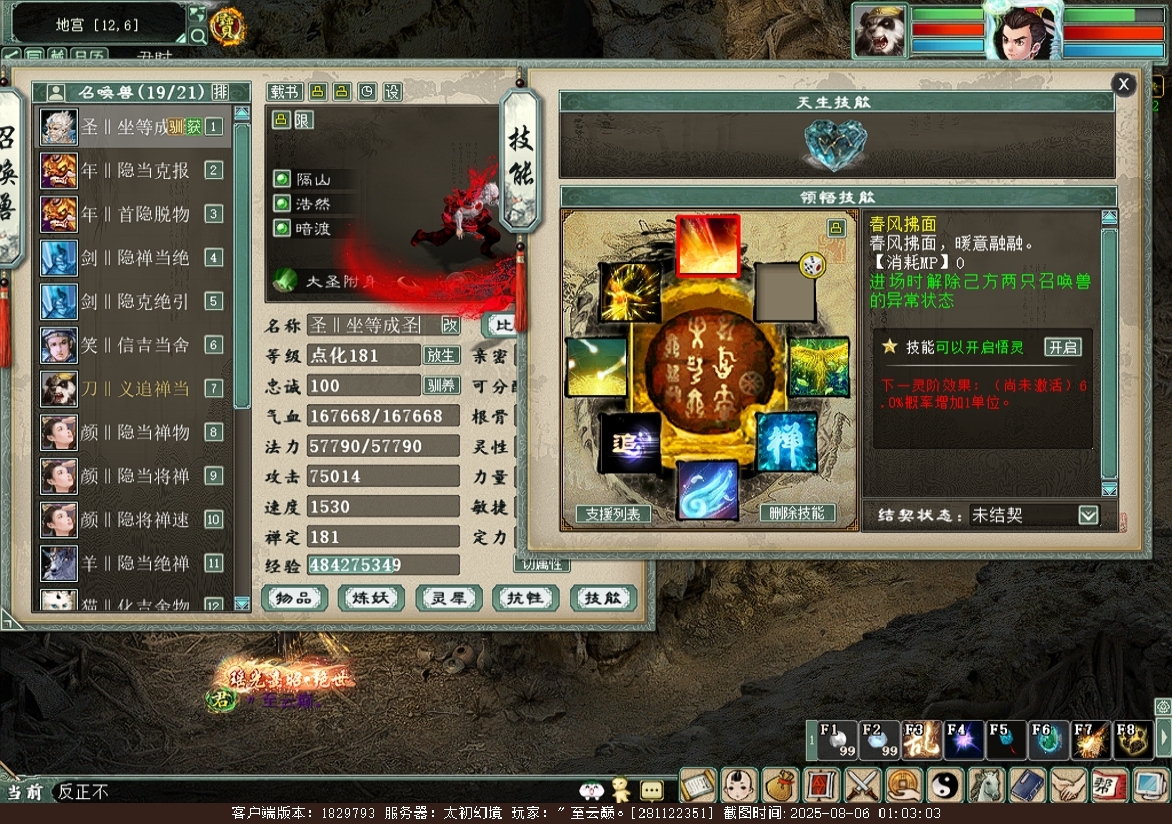Open the yin-yang icon in the bottom bar
Viewport: 1172px width, 824px height.
pos(944,786)
